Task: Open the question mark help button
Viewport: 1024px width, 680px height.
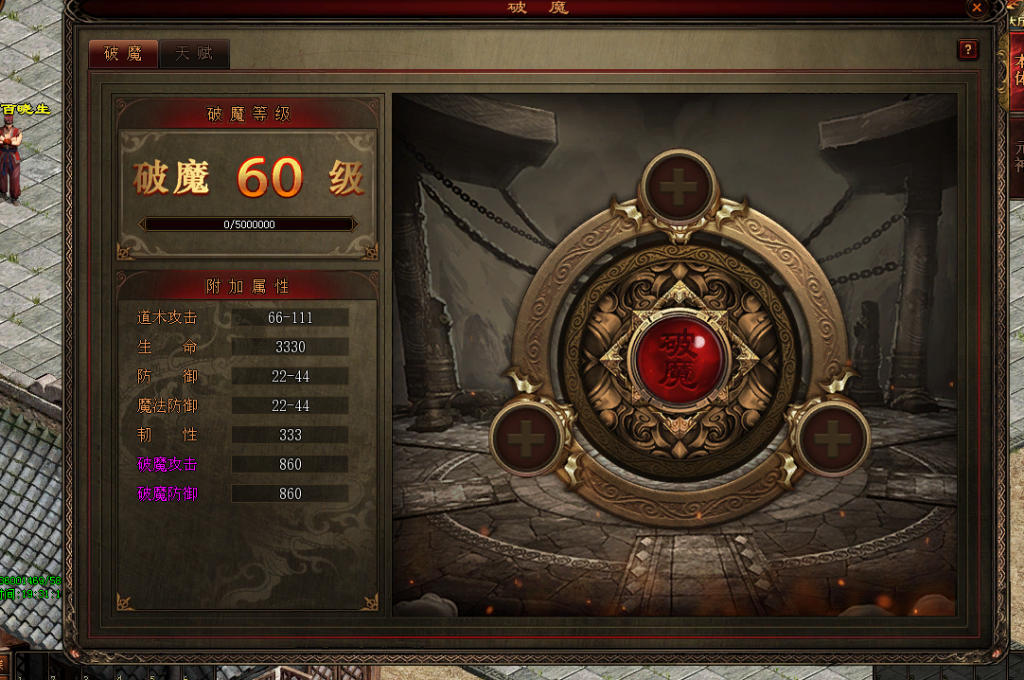Action: [967, 50]
